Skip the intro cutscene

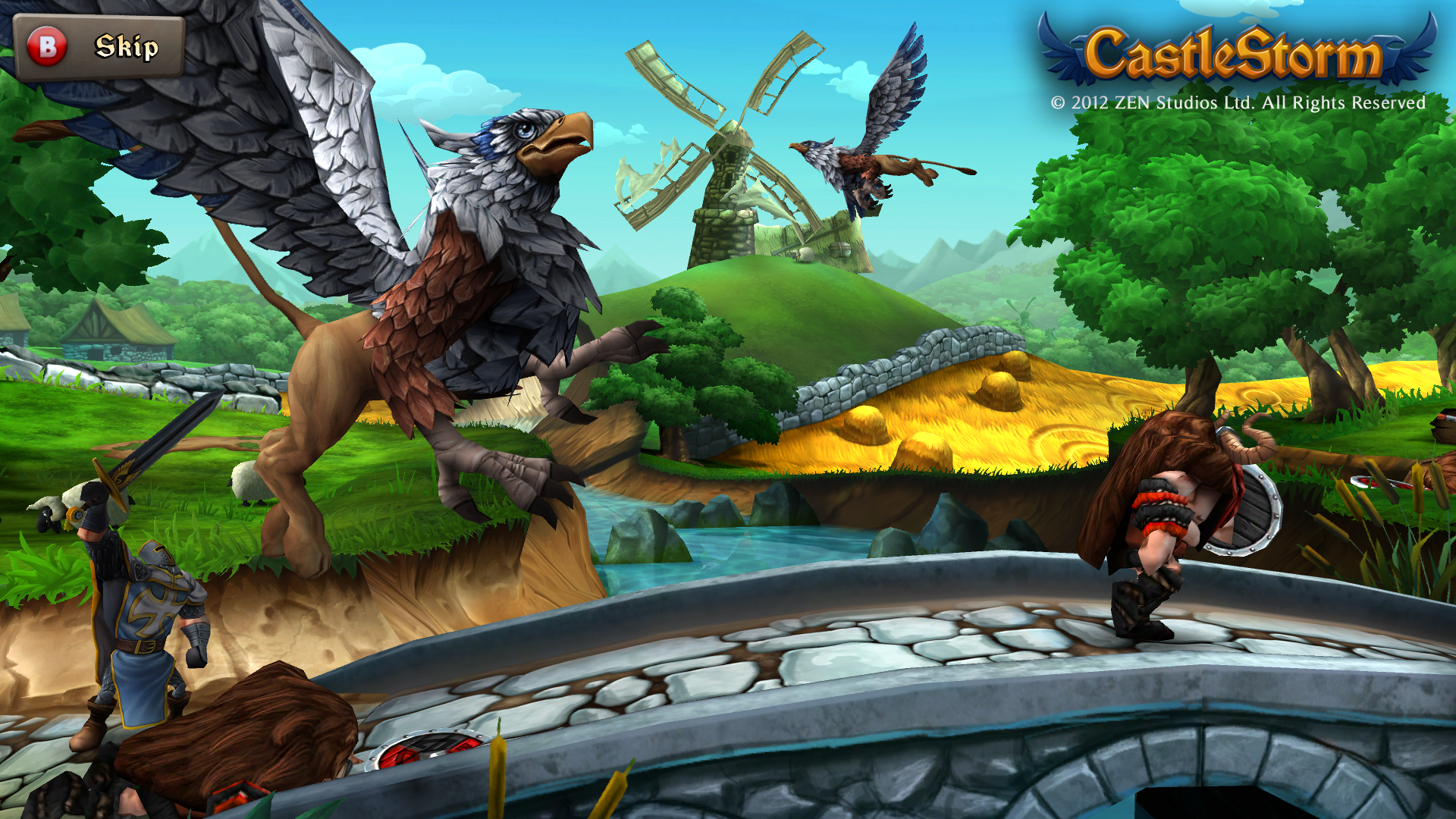(99, 47)
